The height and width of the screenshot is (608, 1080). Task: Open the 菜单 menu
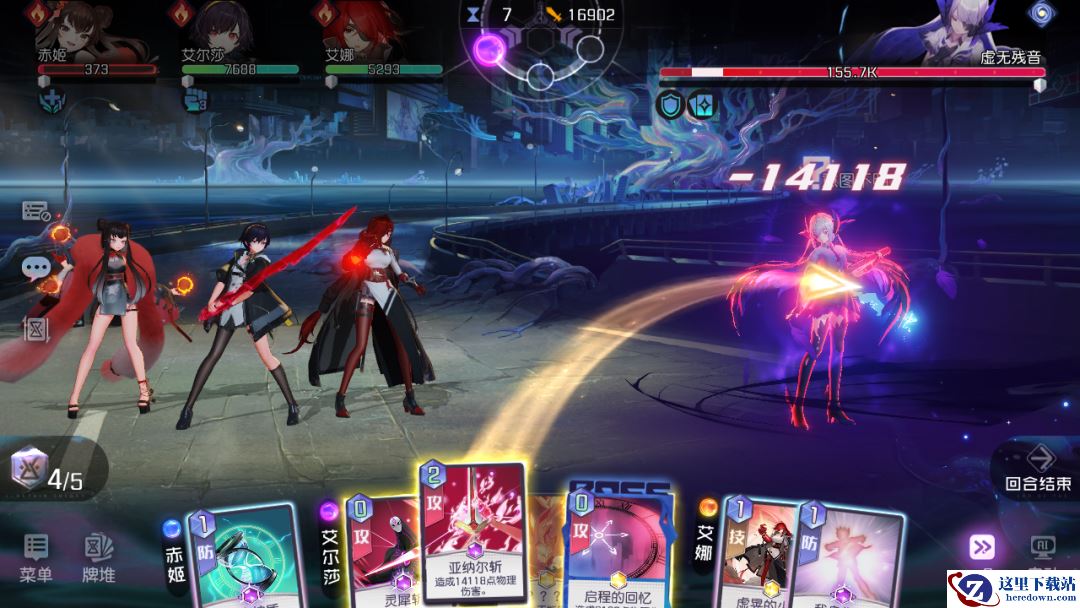coord(36,558)
